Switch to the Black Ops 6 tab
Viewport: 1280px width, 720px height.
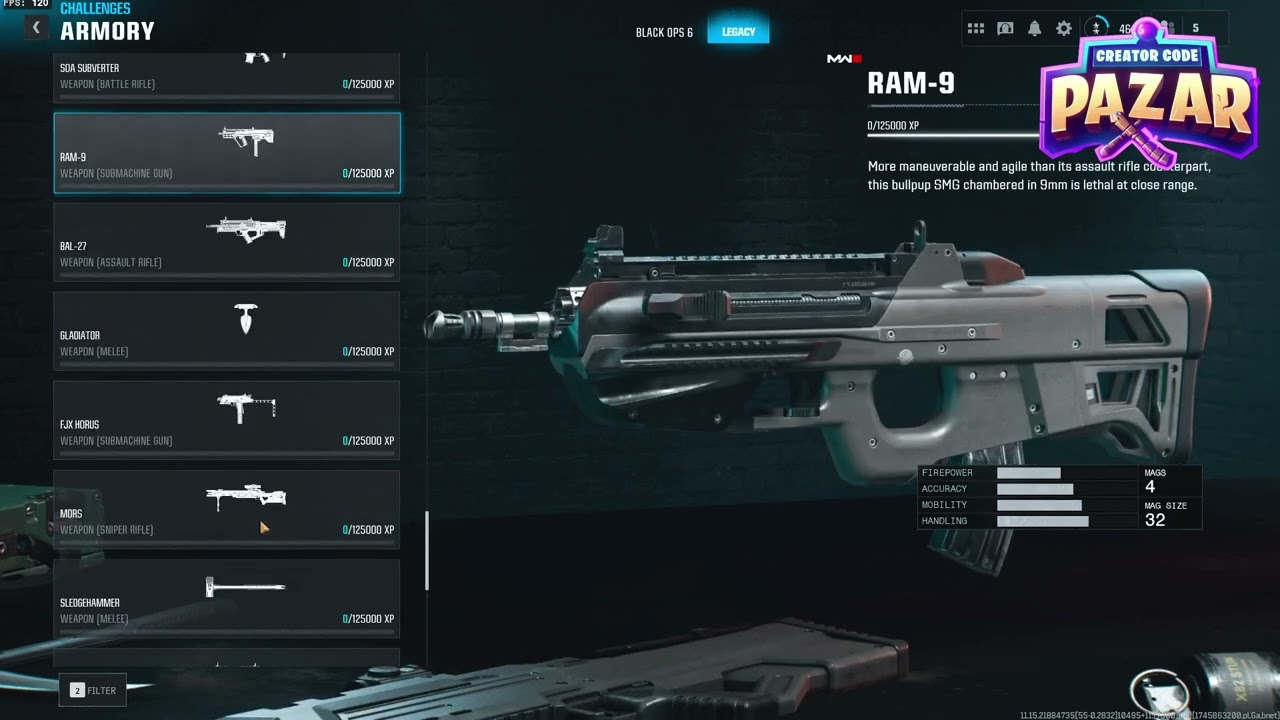[664, 32]
